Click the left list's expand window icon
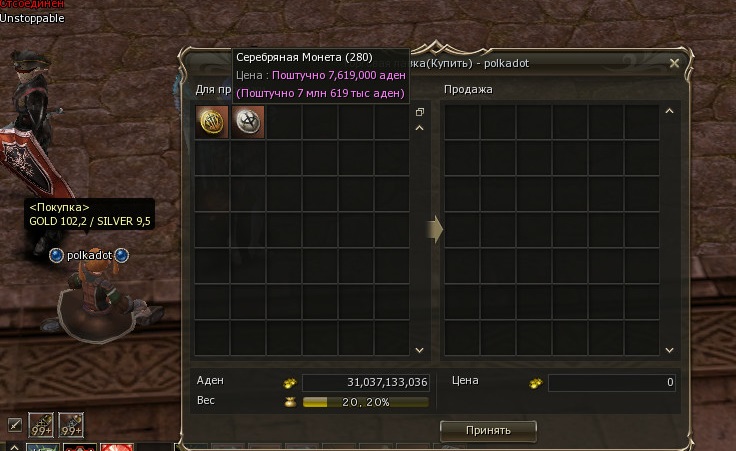Image resolution: width=736 pixels, height=451 pixels. point(420,112)
